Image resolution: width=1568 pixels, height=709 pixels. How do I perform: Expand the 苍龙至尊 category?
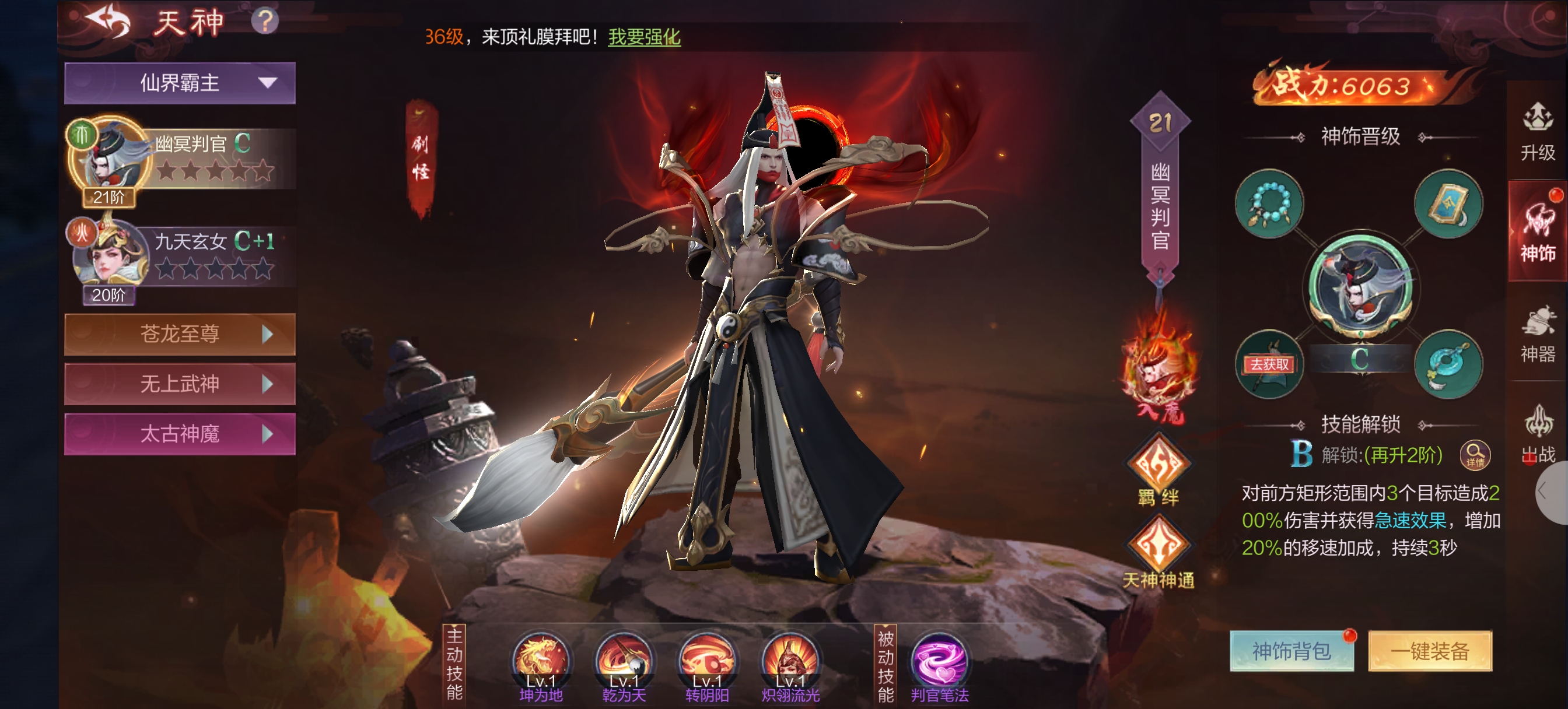coord(180,334)
